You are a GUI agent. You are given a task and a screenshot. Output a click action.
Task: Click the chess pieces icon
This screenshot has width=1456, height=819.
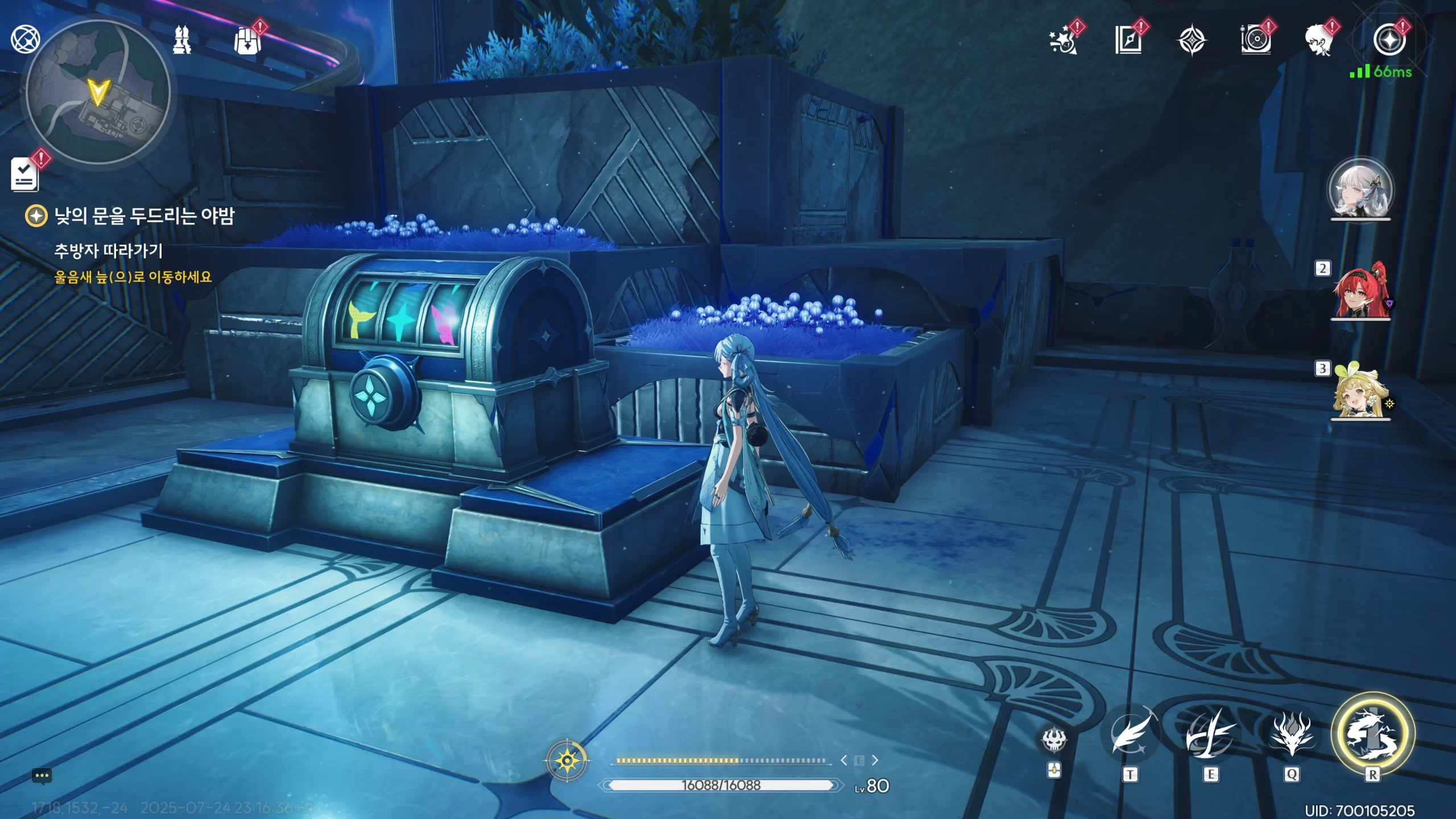tap(182, 40)
